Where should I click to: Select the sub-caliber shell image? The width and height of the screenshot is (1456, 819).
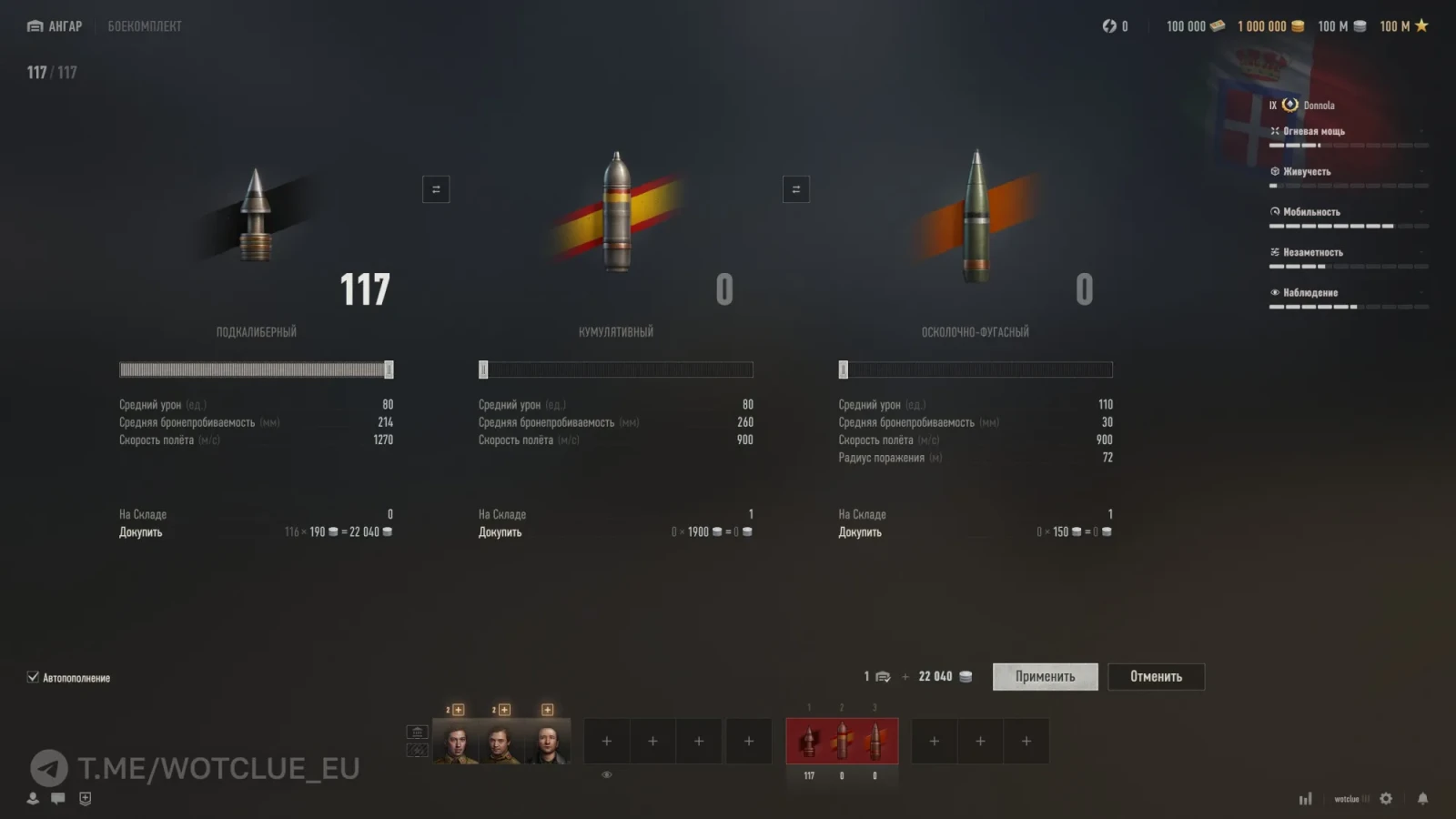256,217
